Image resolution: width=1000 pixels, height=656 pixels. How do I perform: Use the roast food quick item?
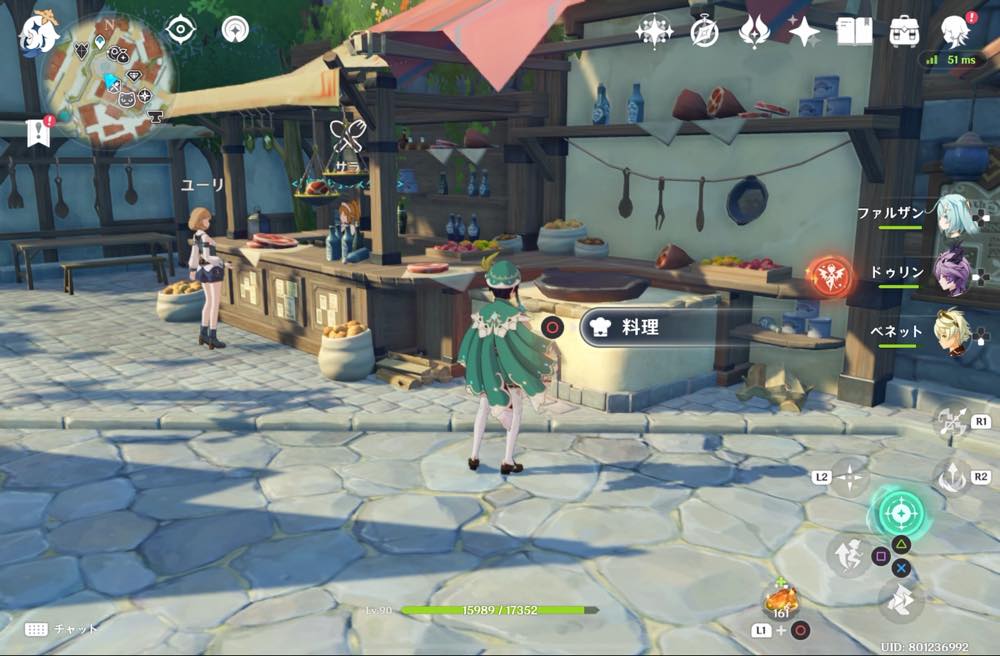click(x=778, y=599)
